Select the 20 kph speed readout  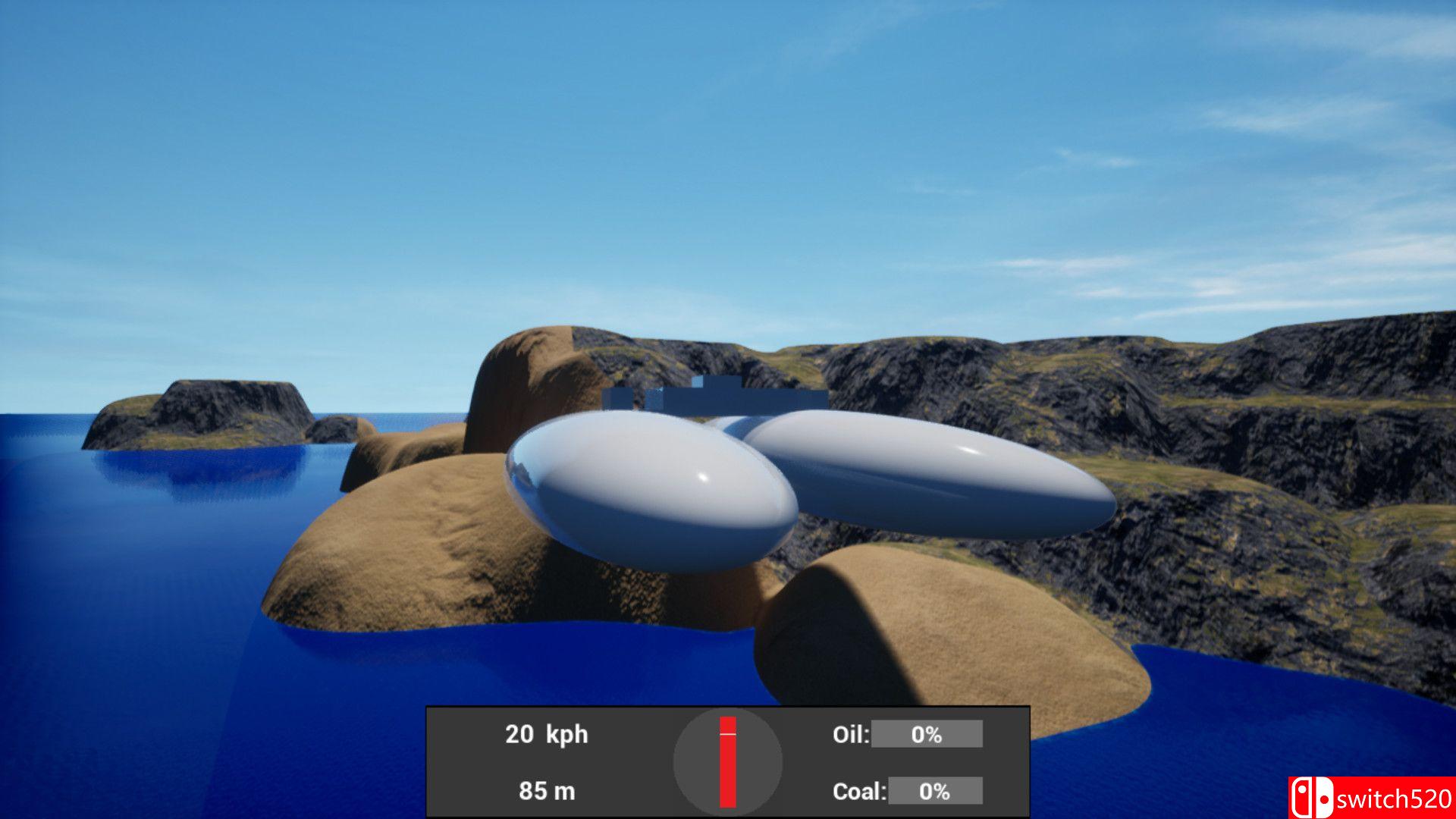pos(546,734)
